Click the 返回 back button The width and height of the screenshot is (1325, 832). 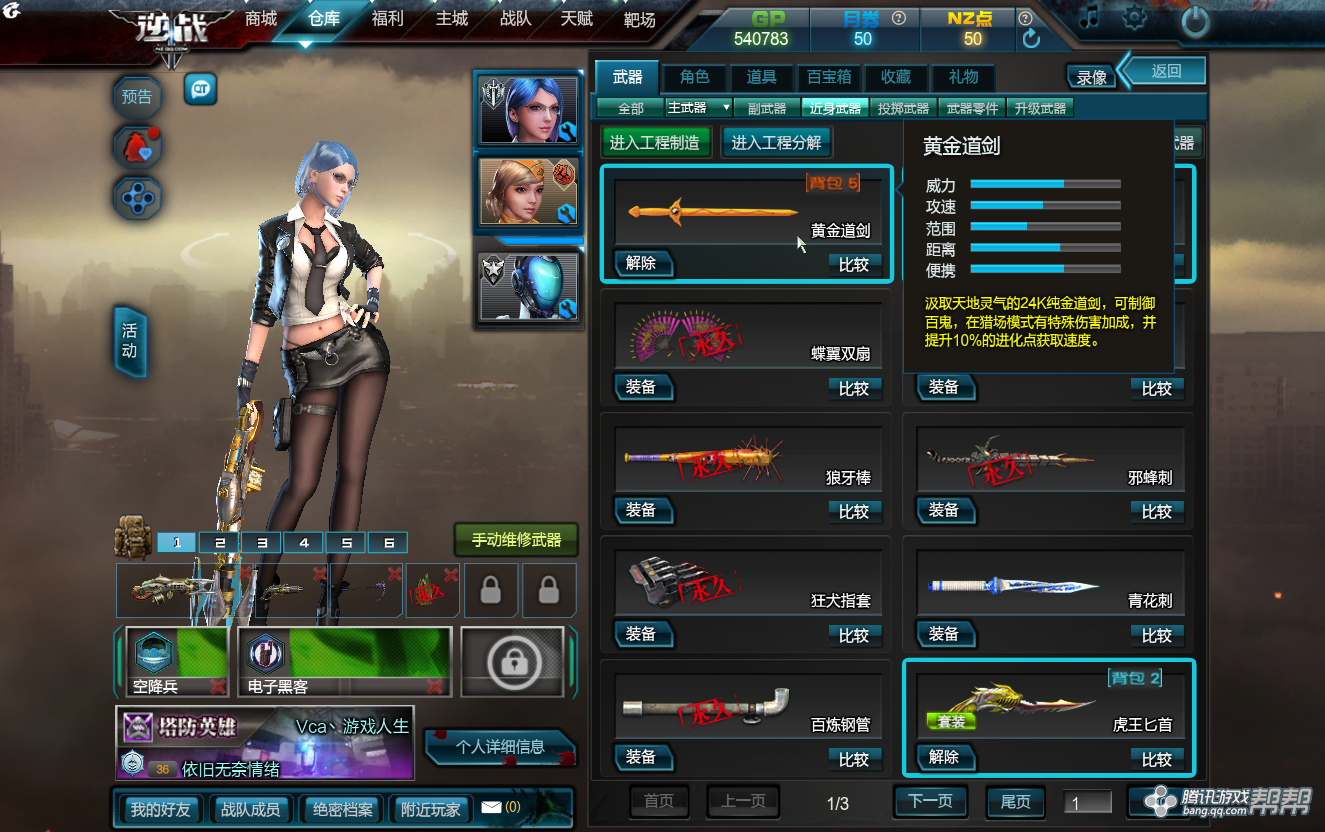pyautogui.click(x=1166, y=70)
